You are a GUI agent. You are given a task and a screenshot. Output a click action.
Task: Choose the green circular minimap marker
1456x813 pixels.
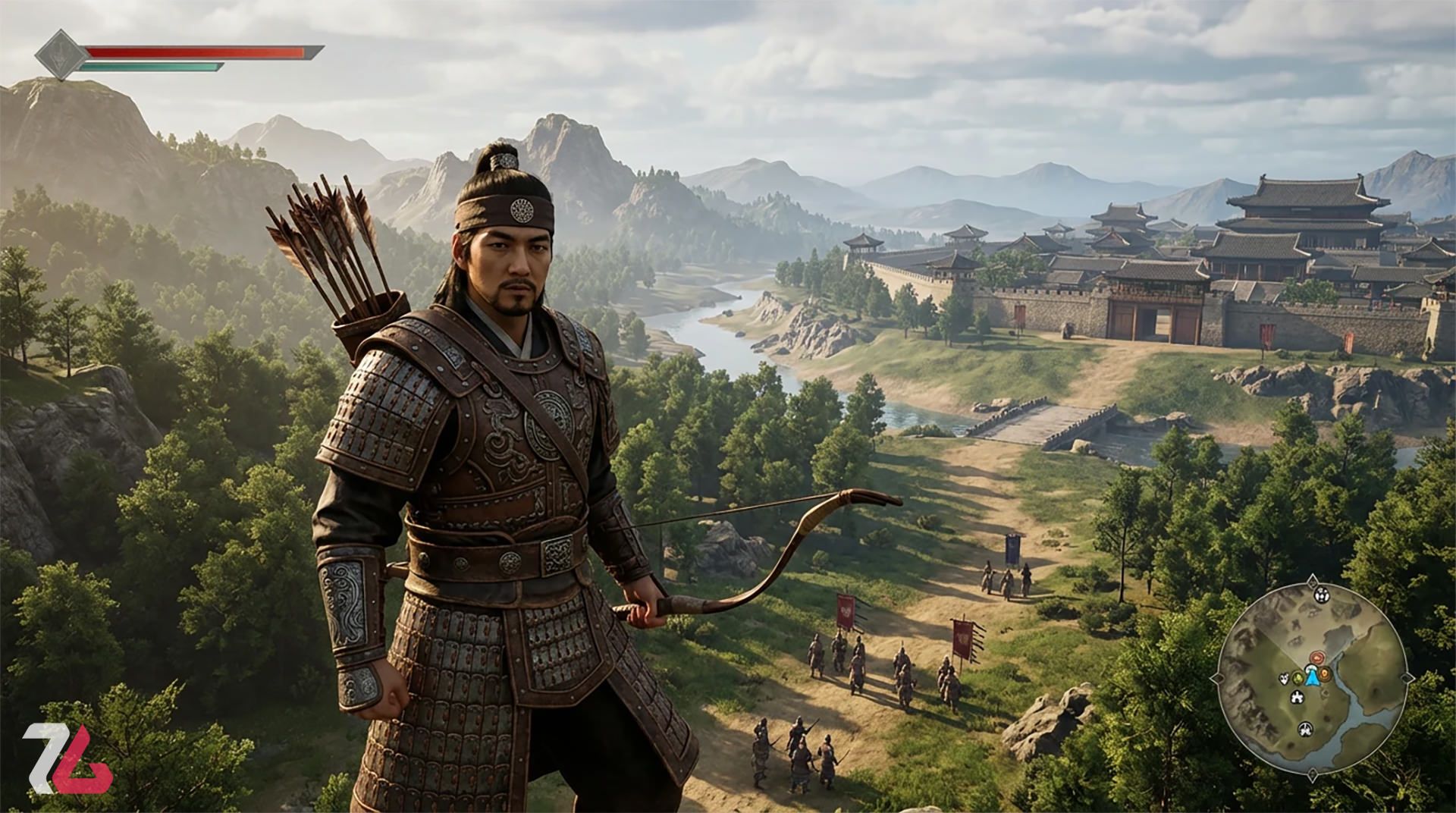tap(1298, 676)
